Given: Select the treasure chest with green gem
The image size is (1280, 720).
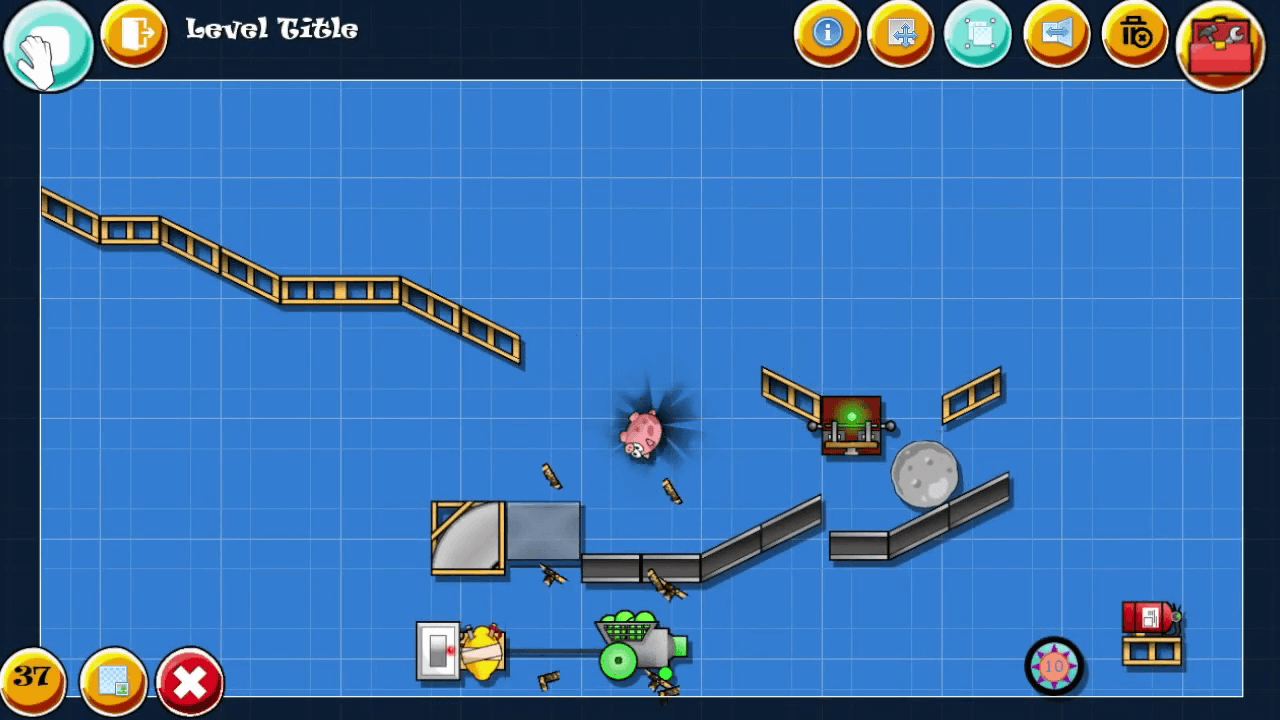Looking at the screenshot, I should [x=851, y=427].
